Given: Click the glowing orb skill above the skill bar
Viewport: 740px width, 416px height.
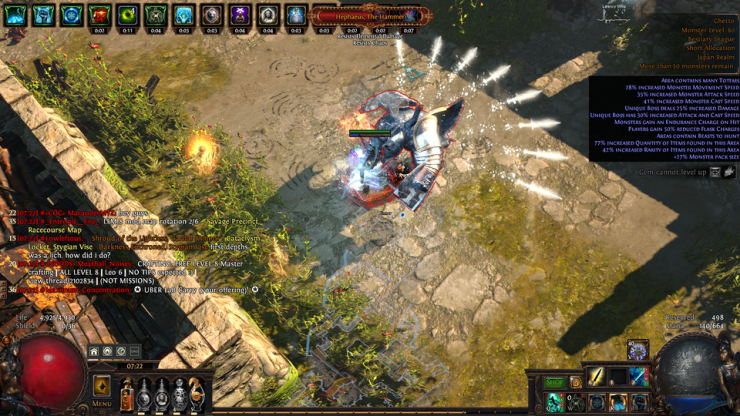Looking at the screenshot, I should 637,350.
